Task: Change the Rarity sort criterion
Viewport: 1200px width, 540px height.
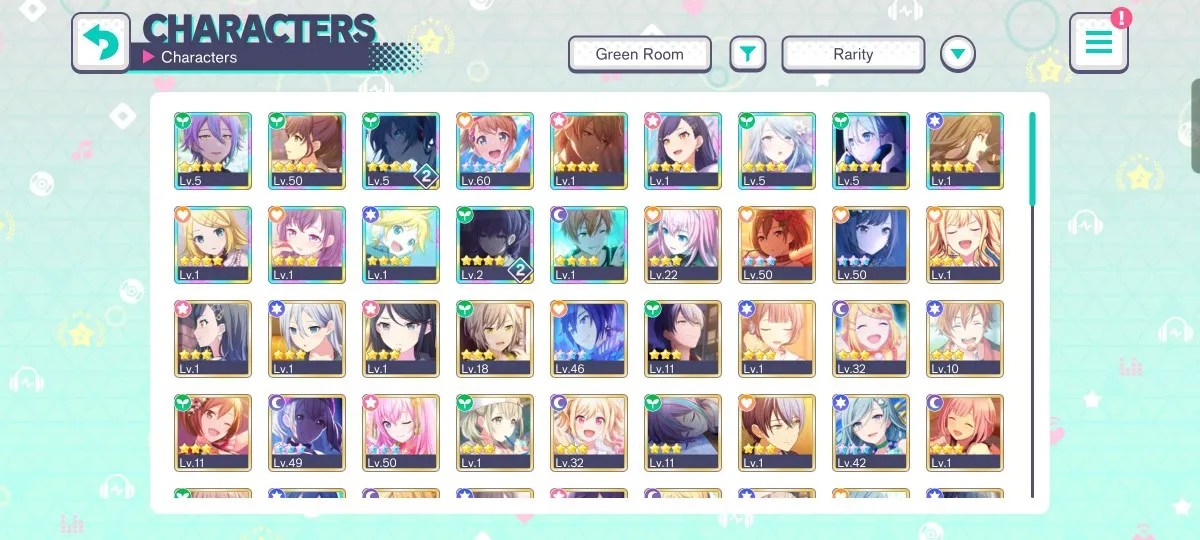Action: (x=852, y=54)
